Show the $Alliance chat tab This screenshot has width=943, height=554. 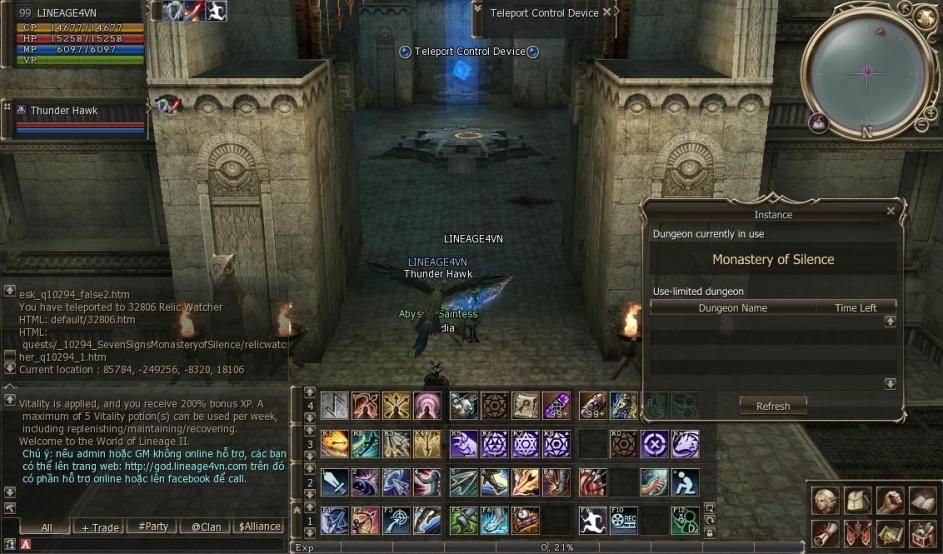(259, 527)
